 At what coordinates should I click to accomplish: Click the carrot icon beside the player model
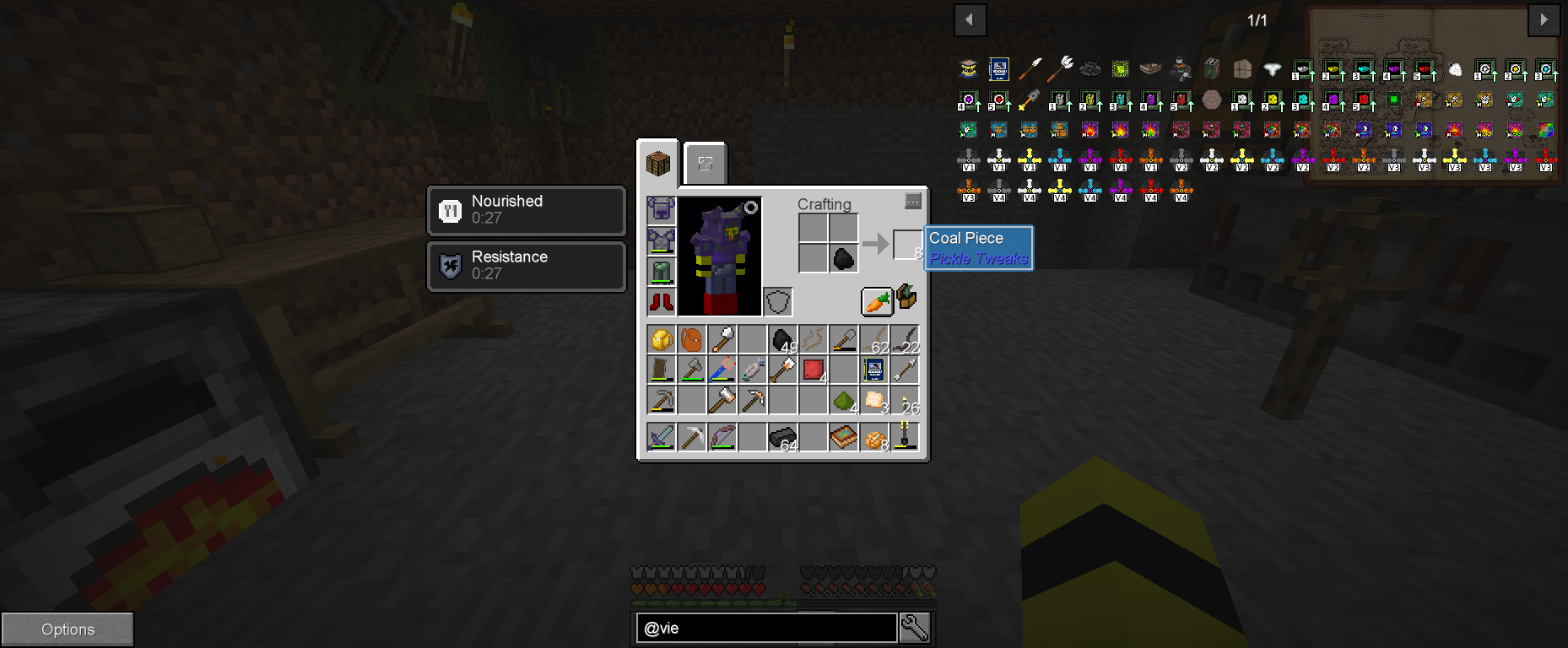pos(876,300)
